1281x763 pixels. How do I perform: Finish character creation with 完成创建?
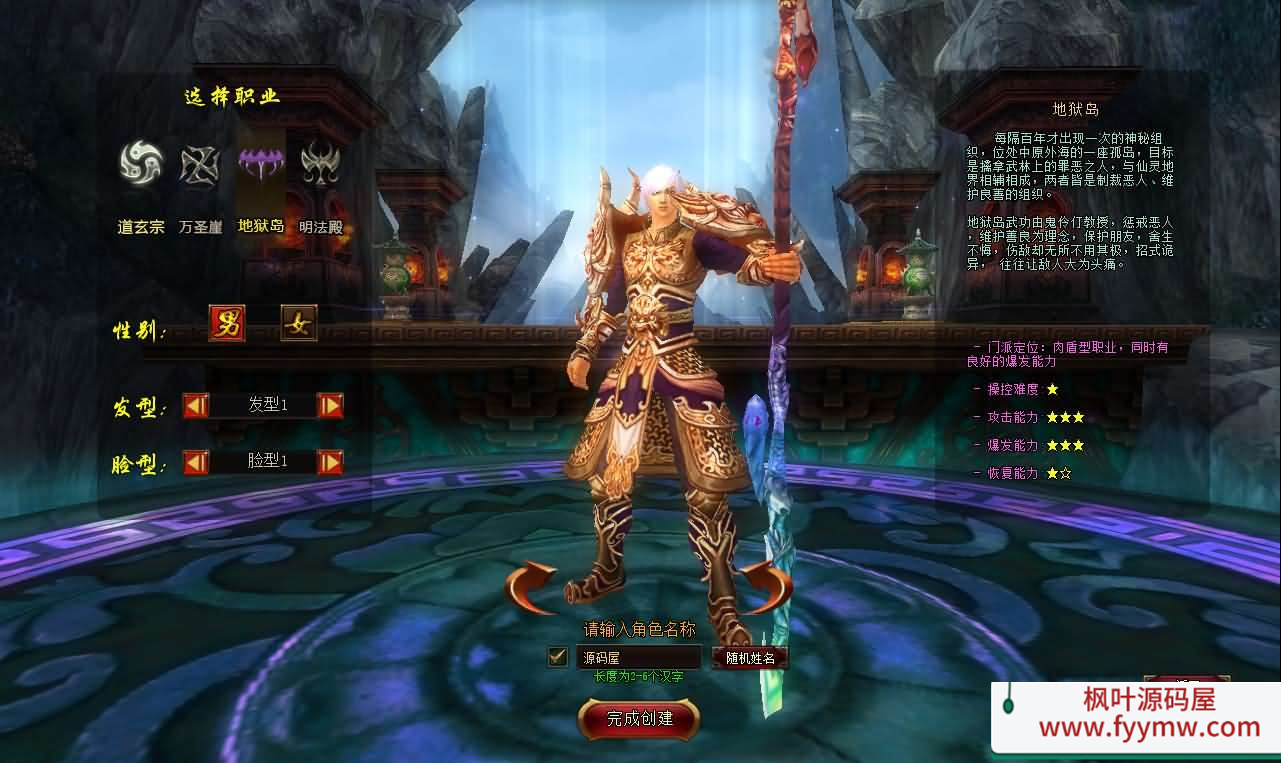pyautogui.click(x=639, y=718)
